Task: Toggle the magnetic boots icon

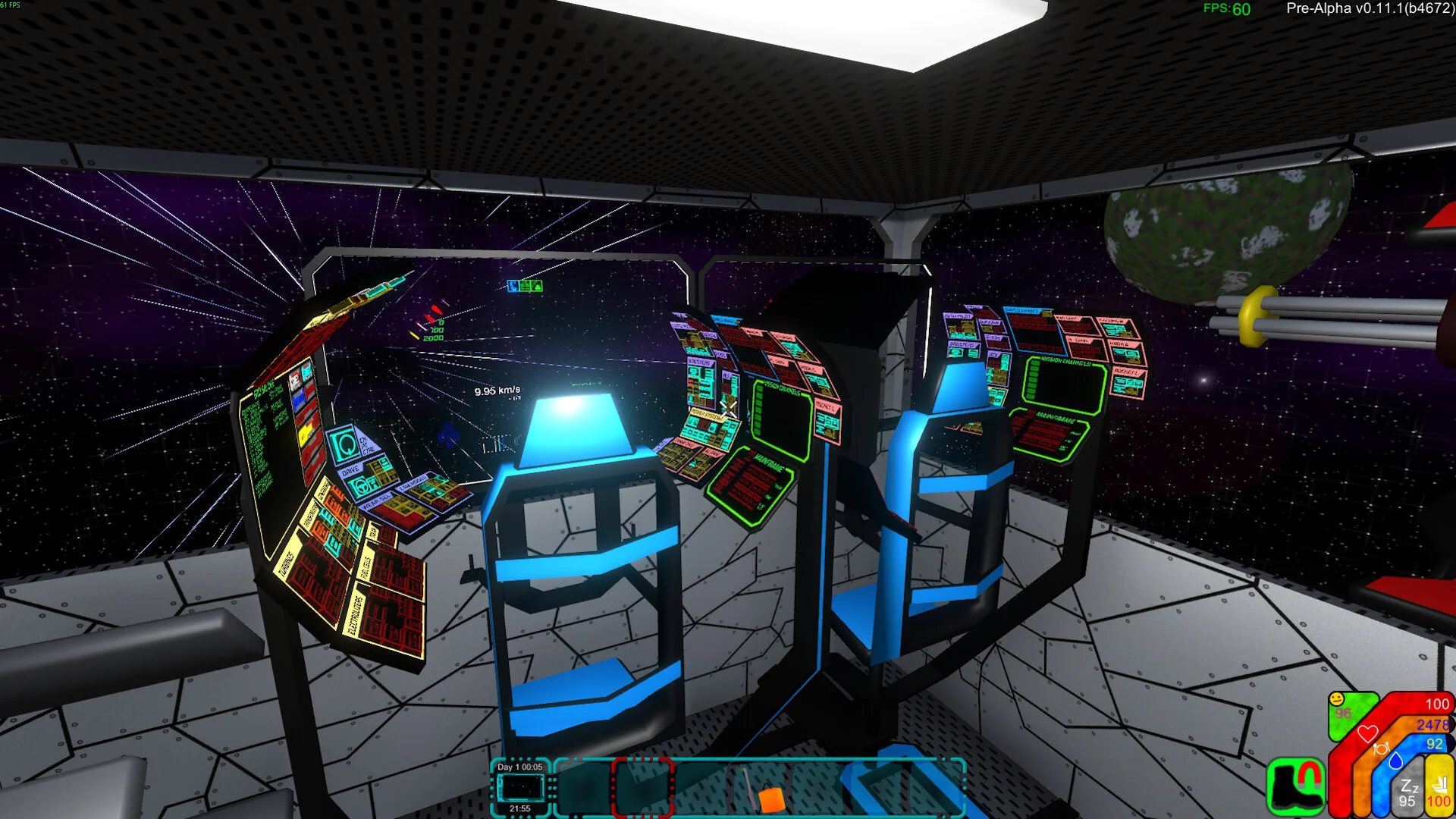Action: pos(1295,787)
